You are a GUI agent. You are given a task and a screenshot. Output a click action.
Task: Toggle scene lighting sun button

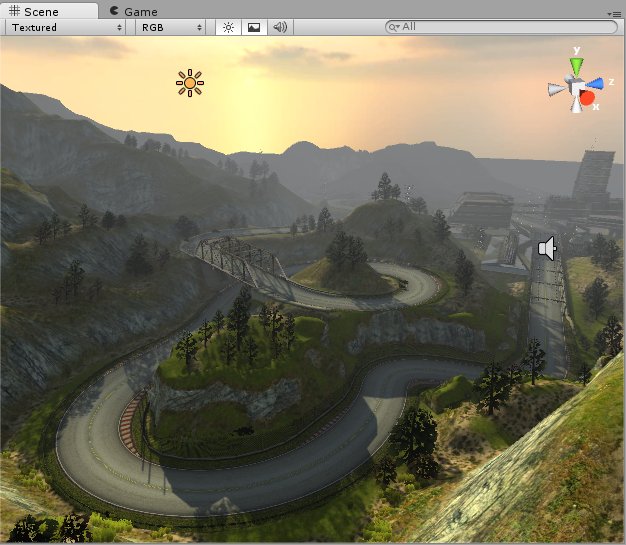228,27
